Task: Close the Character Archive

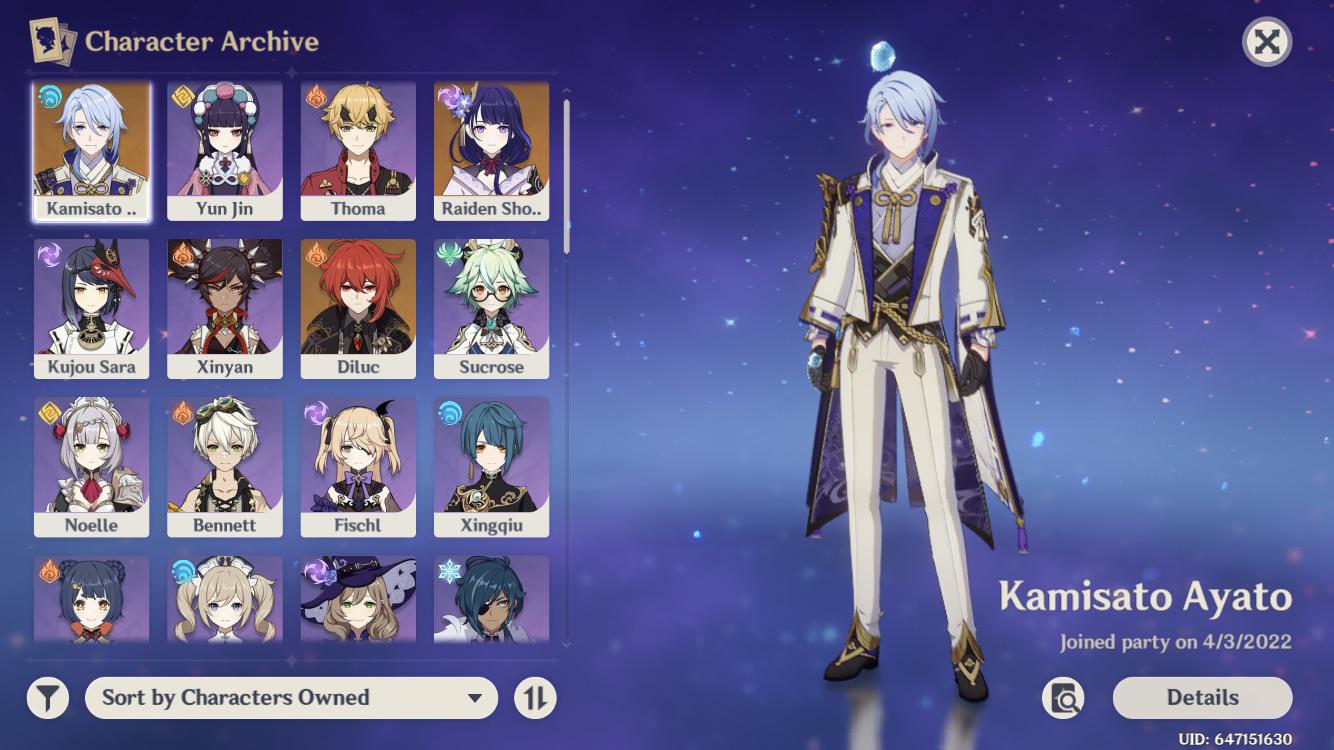Action: pyautogui.click(x=1269, y=42)
